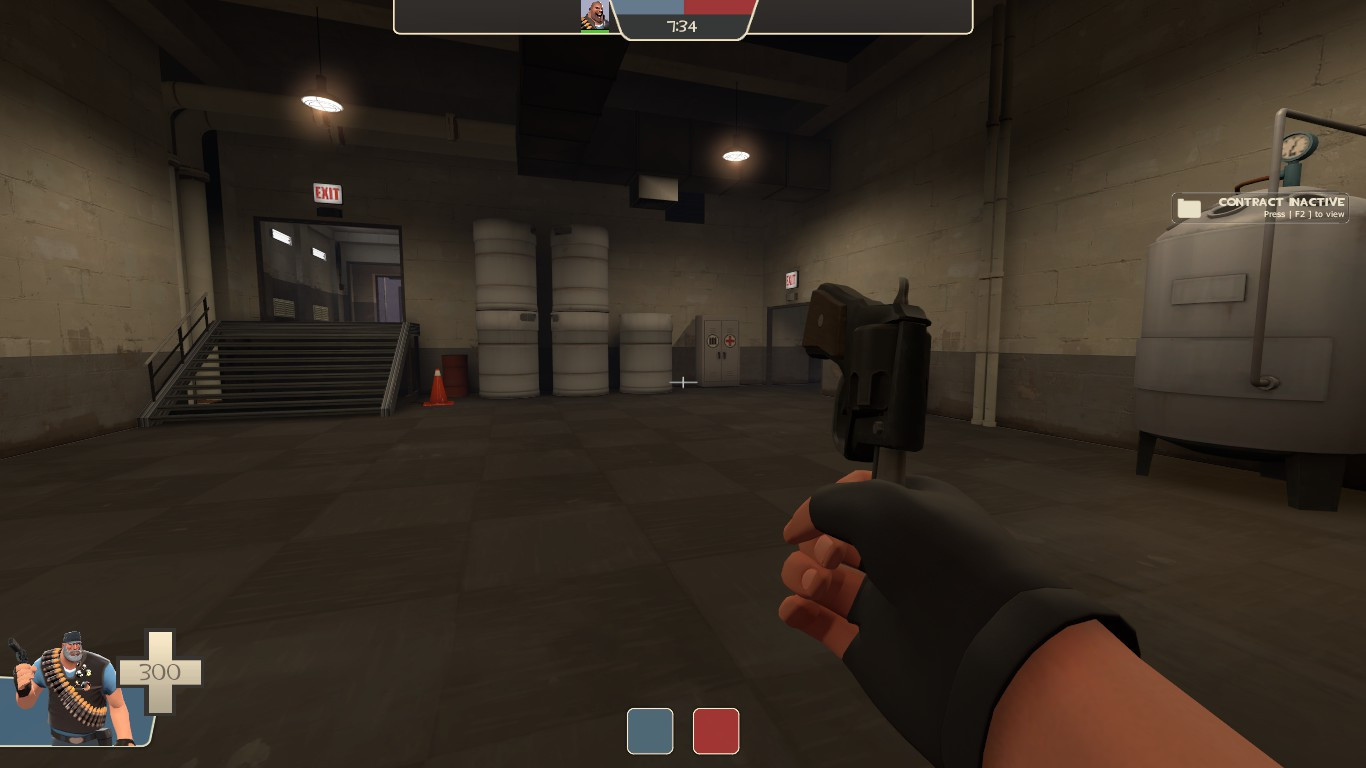Click the health cross icon
Screen dimensions: 1366x768
[160, 670]
